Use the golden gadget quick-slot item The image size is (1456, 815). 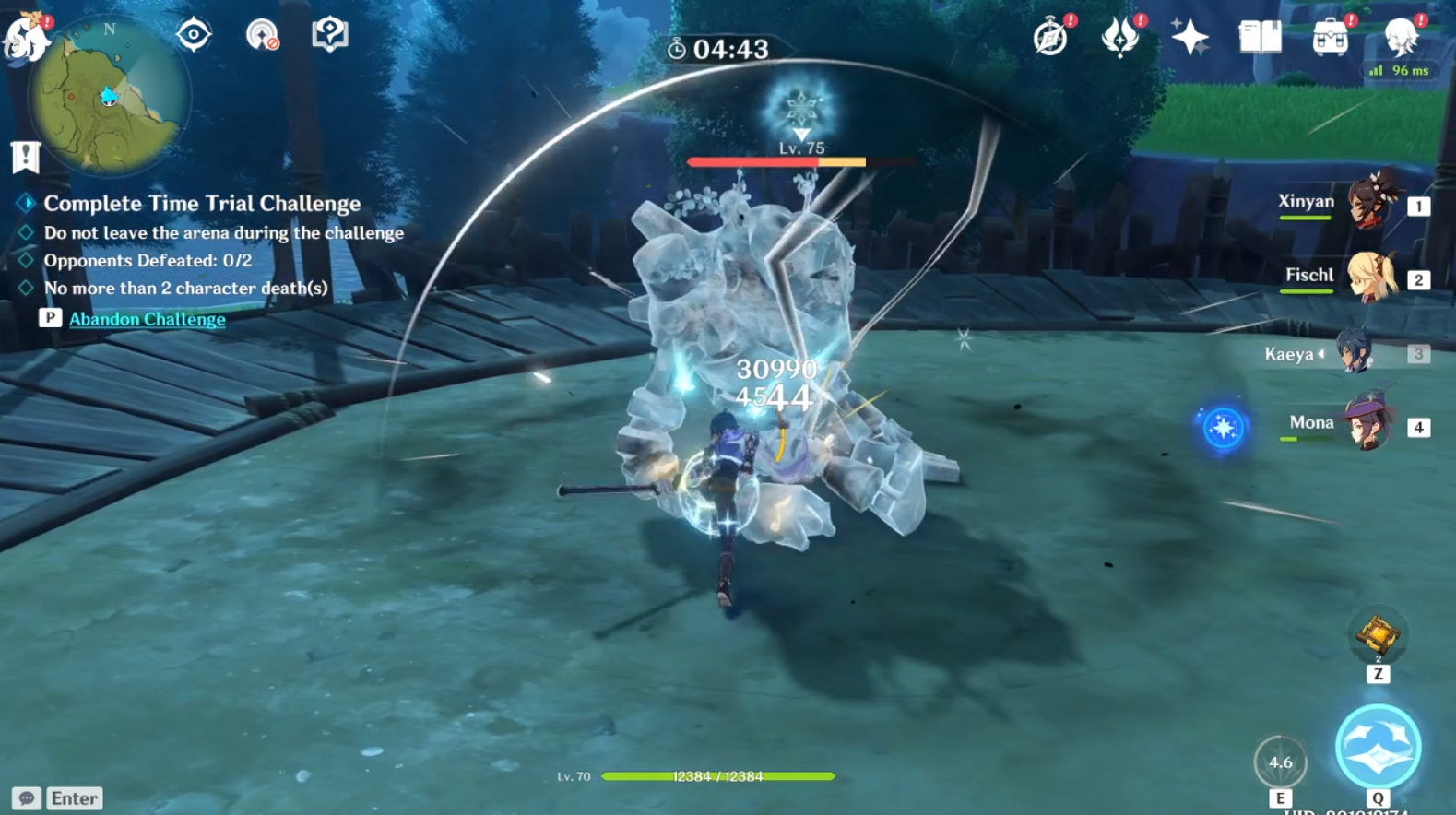click(1378, 635)
